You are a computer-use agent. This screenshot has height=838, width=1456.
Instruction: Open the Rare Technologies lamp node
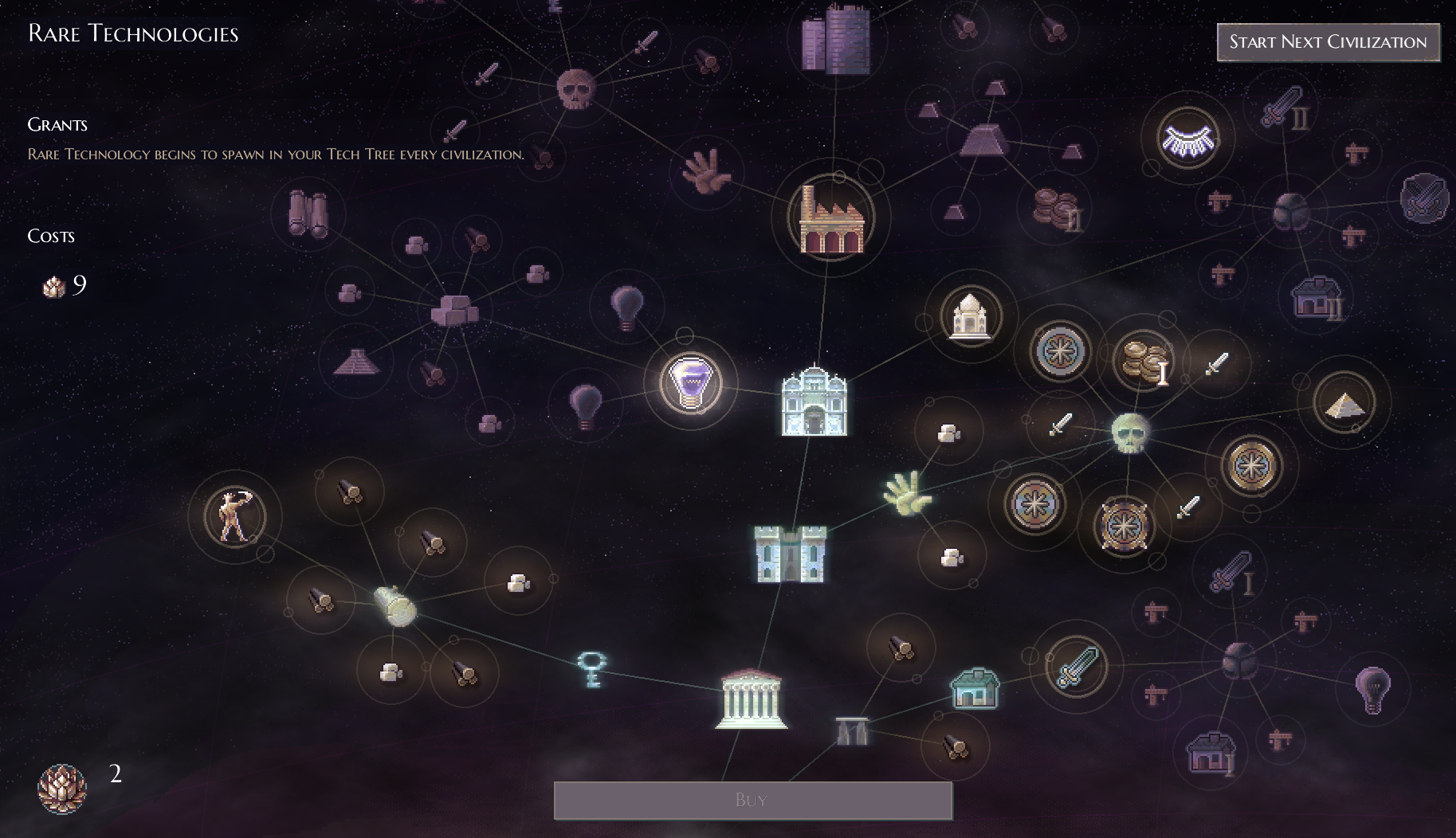pos(692,384)
